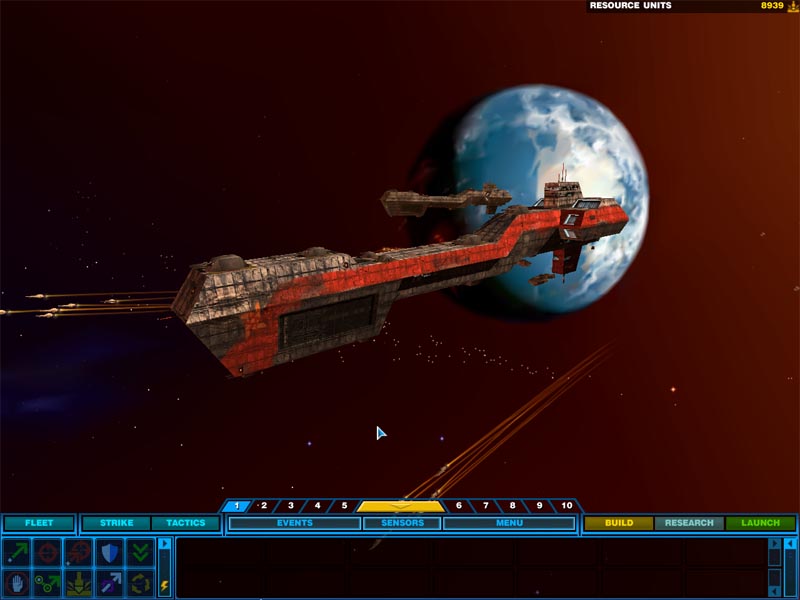Viewport: 800px width, 600px height.
Task: Show the Events list
Action: point(294,523)
